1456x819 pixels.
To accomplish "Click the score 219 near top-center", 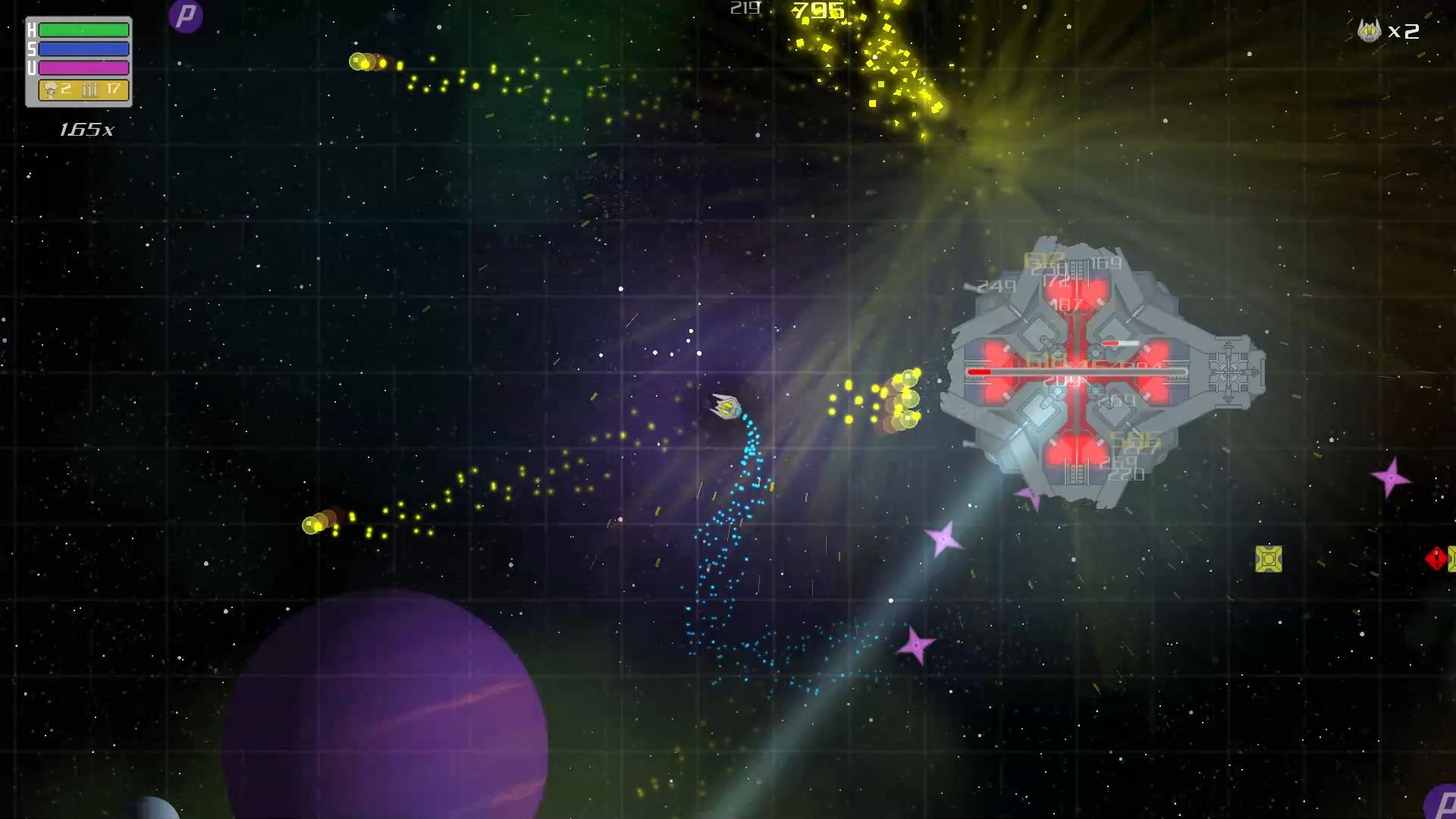I will click(x=744, y=8).
